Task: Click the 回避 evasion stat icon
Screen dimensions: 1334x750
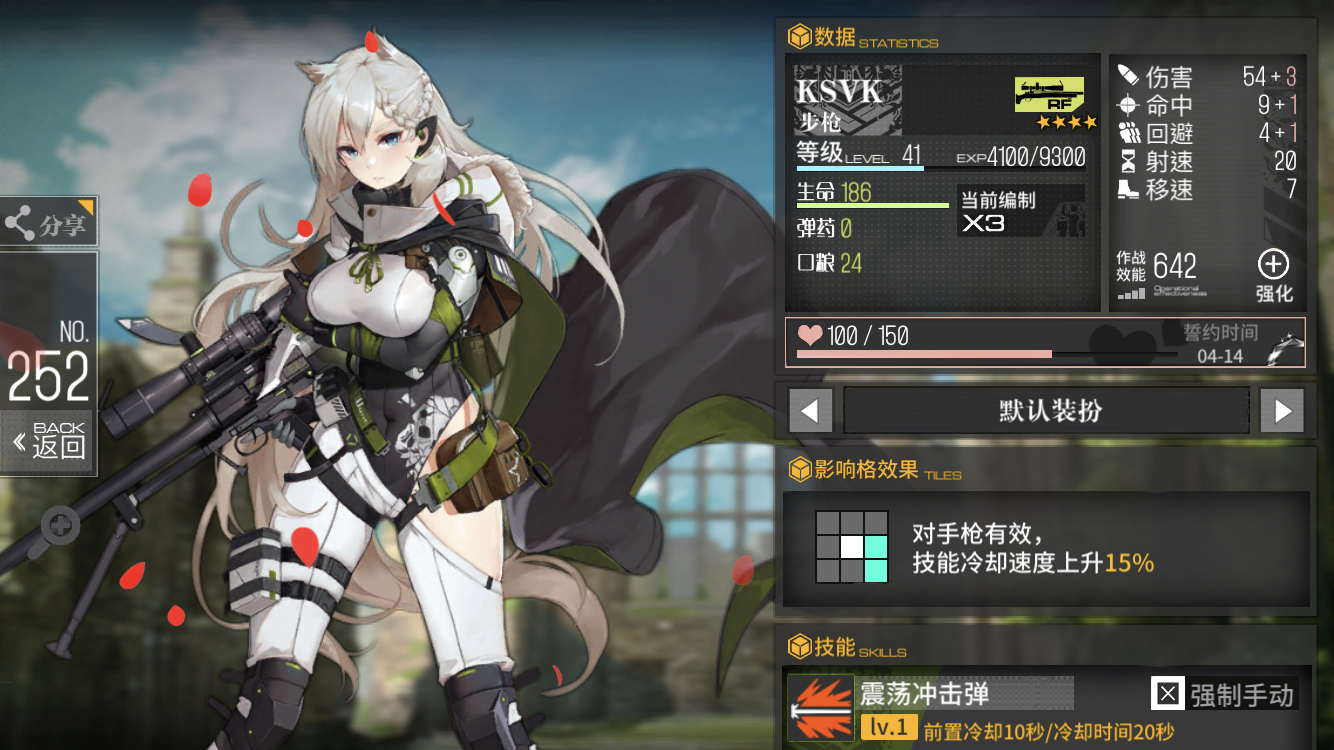Action: 1128,133
